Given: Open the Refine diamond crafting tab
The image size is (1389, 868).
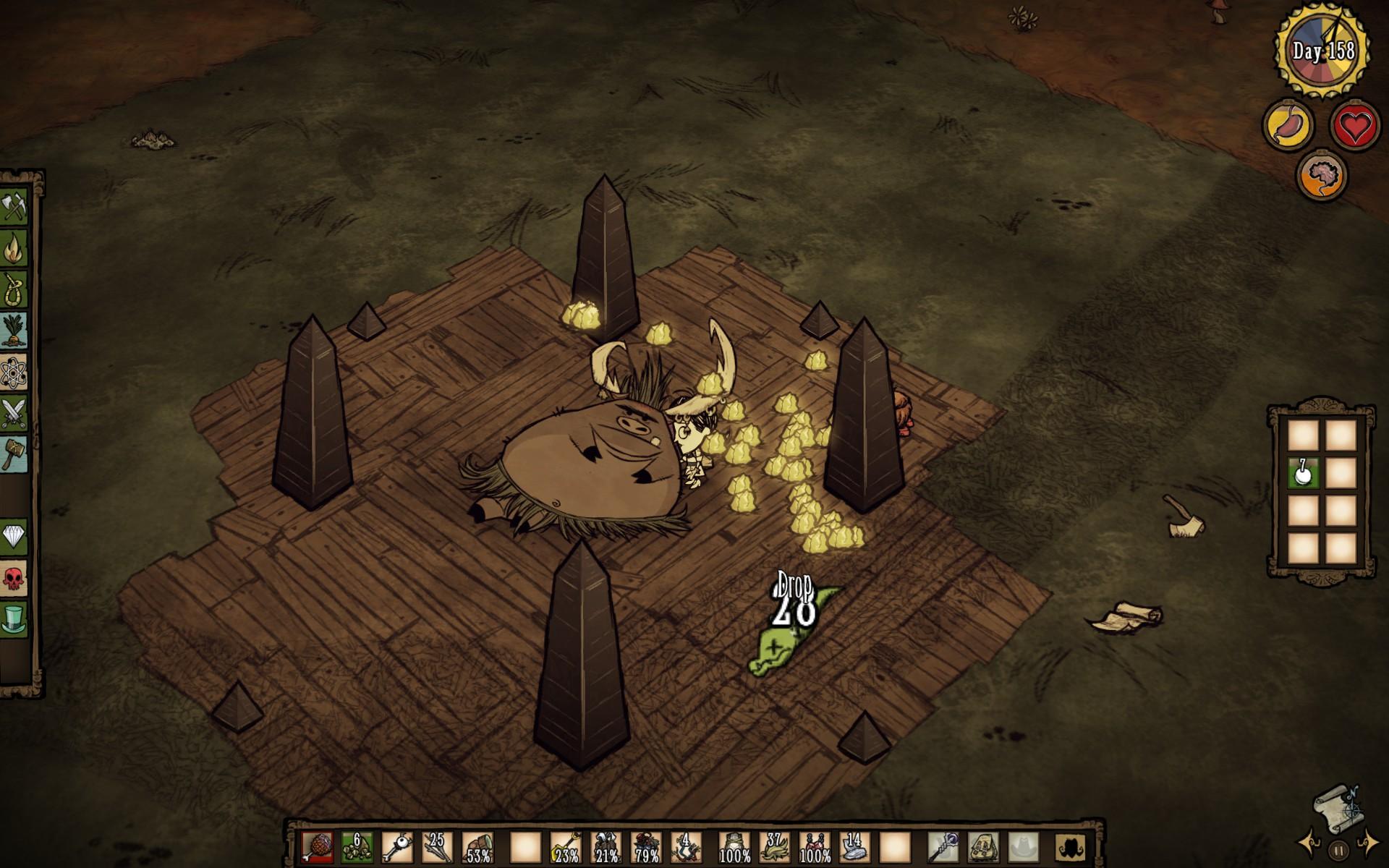Looking at the screenshot, I should pyautogui.click(x=14, y=536).
